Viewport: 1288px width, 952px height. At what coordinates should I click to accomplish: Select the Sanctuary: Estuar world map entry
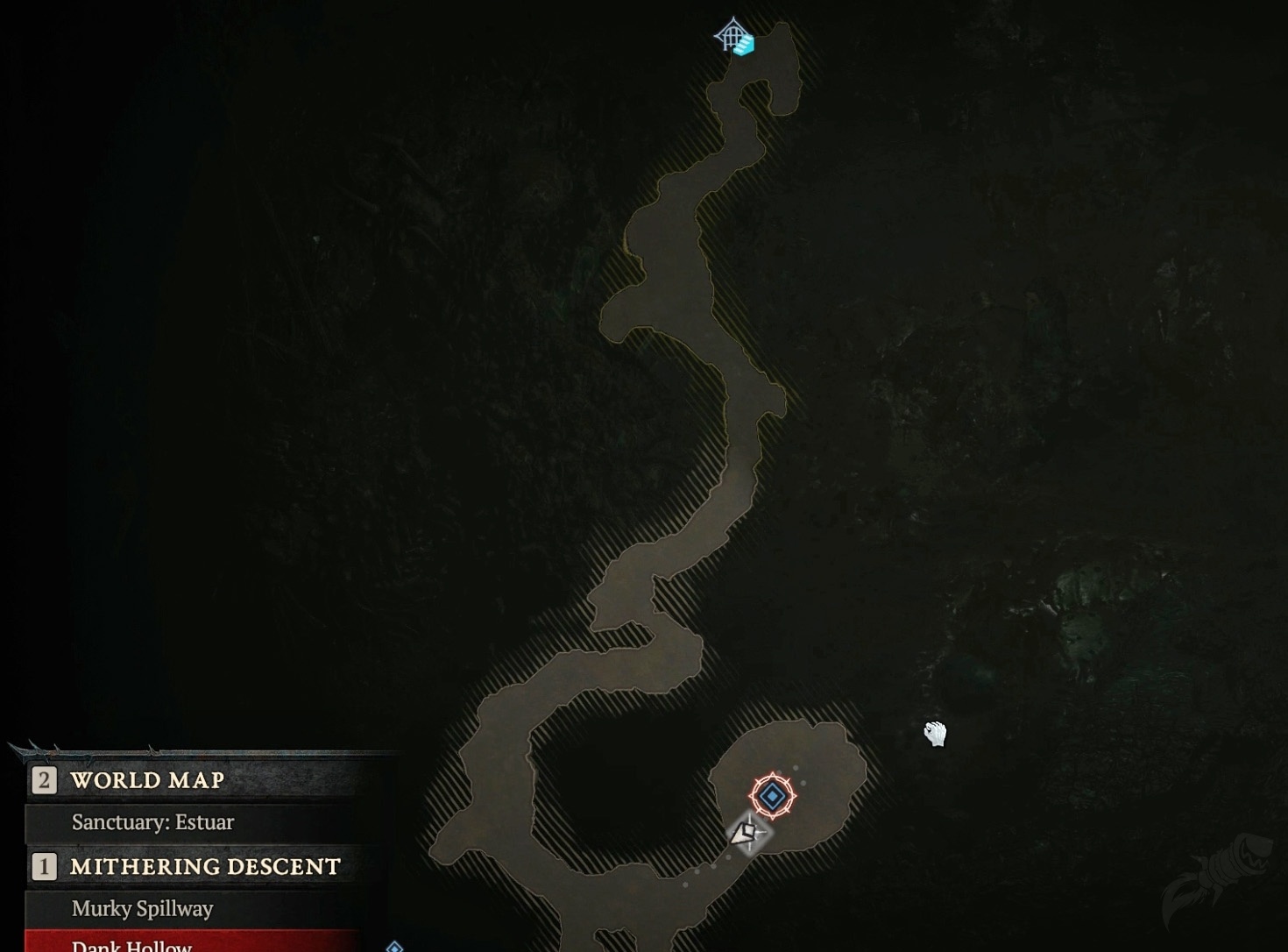click(x=152, y=822)
